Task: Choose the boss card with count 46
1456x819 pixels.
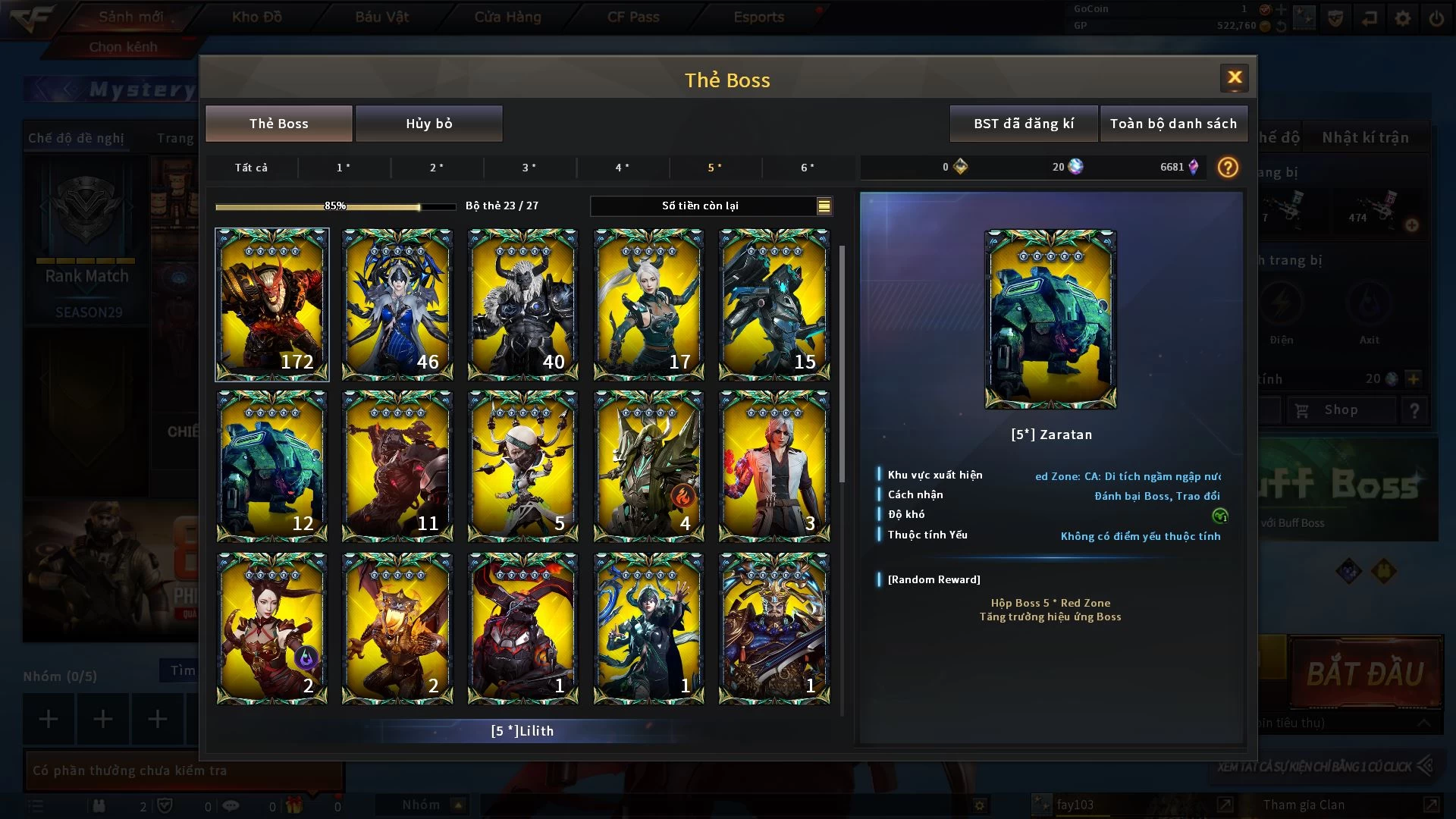Action: click(397, 304)
